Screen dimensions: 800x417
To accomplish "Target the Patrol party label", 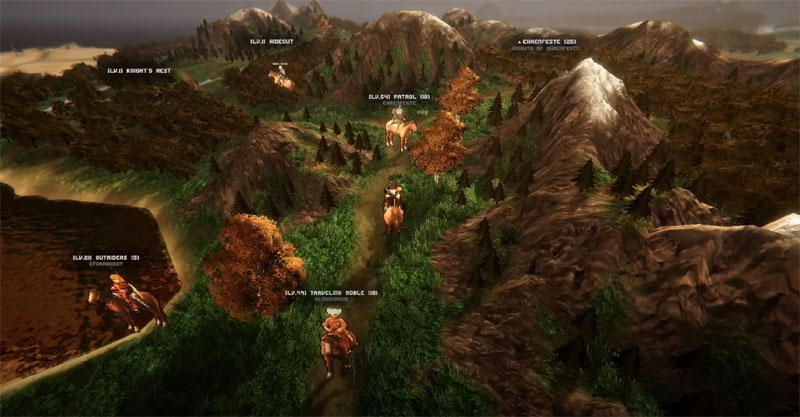I will 398,97.
